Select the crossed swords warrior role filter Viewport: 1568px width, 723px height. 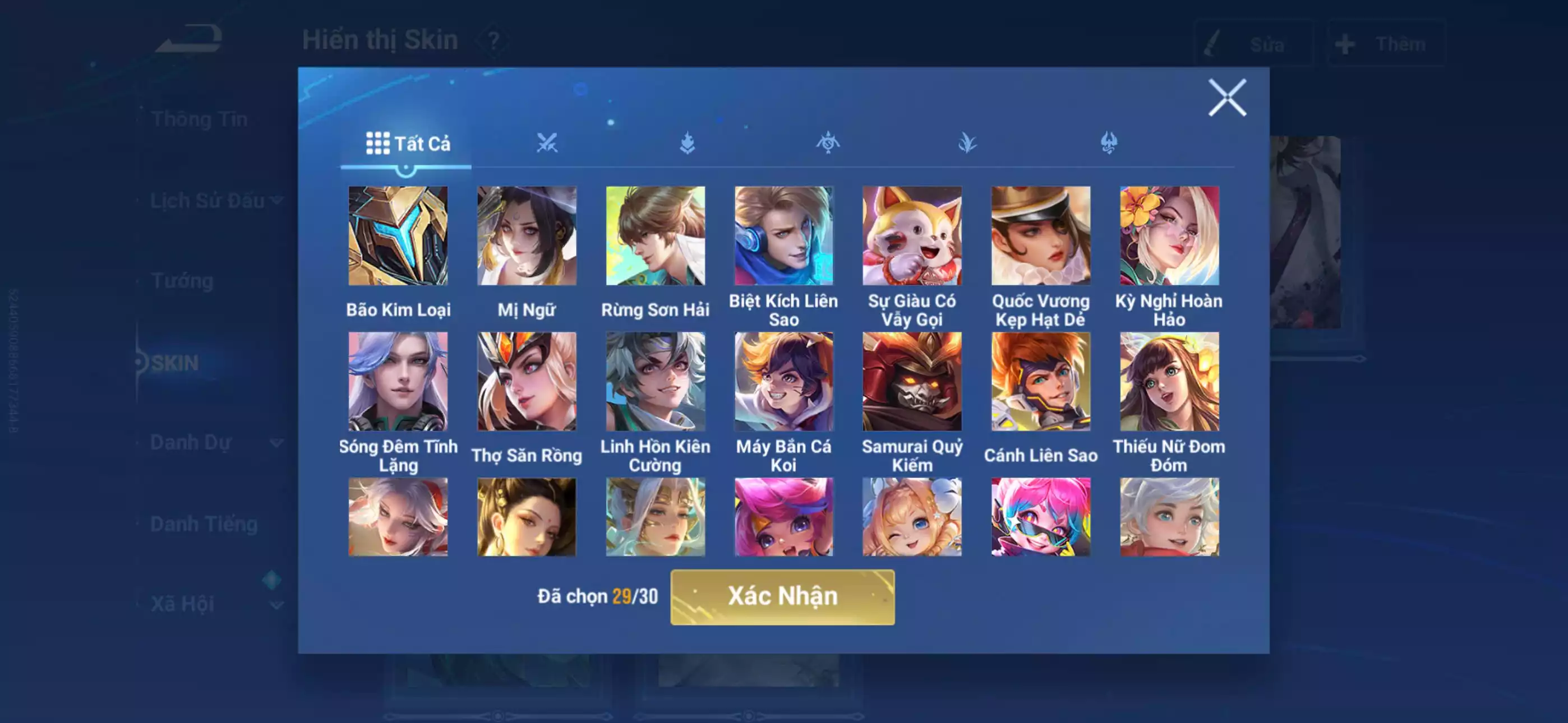(x=547, y=142)
